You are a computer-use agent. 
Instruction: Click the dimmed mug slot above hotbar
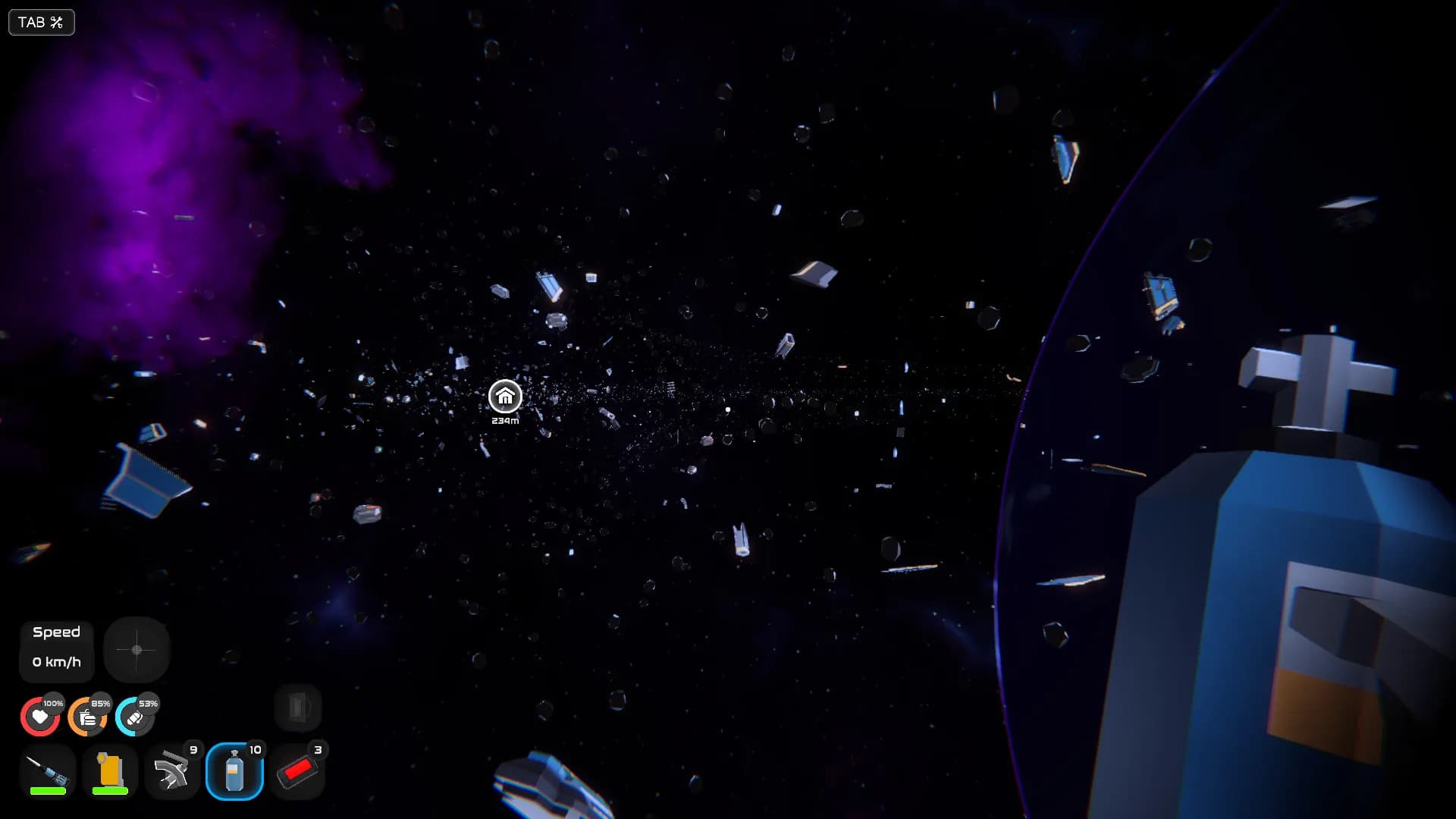[297, 708]
